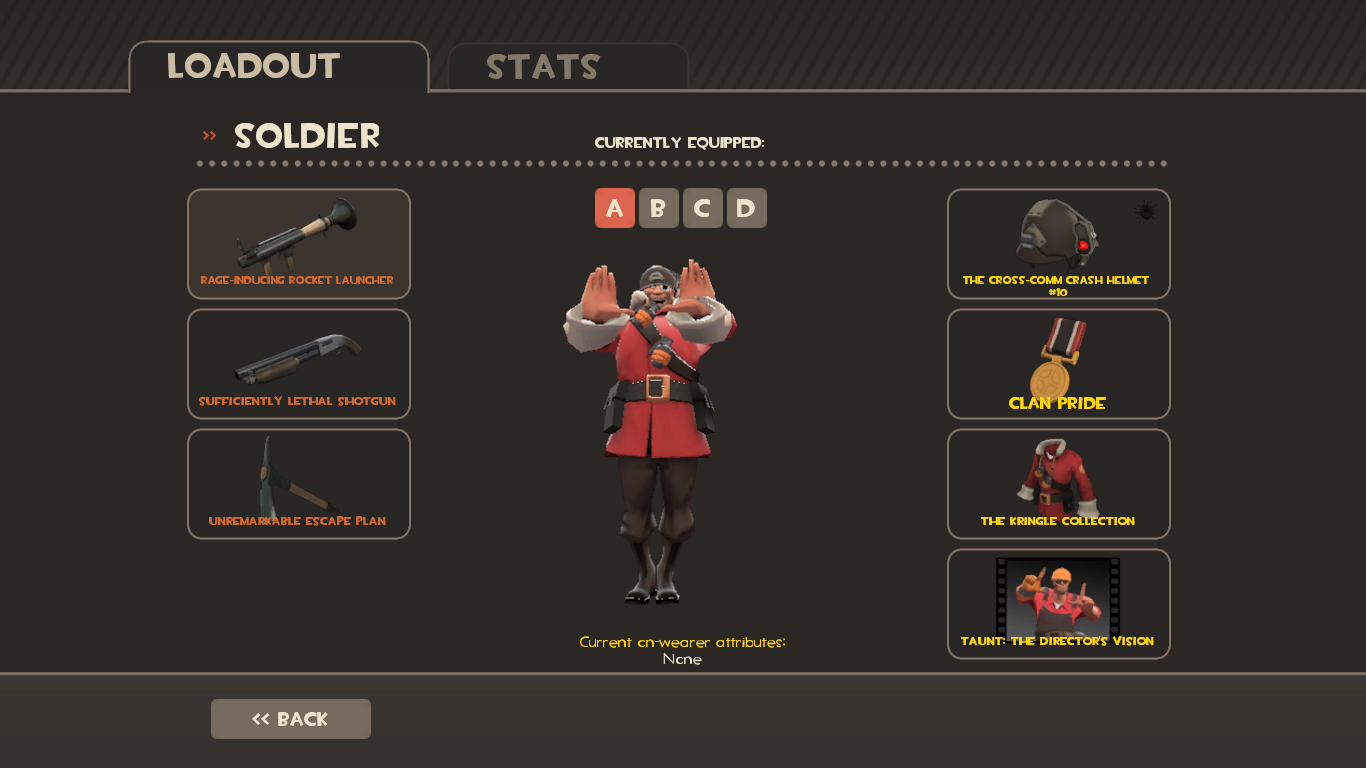The height and width of the screenshot is (768, 1366).
Task: Select the Sufficiently Lethal Shotgun
Action: pos(298,364)
